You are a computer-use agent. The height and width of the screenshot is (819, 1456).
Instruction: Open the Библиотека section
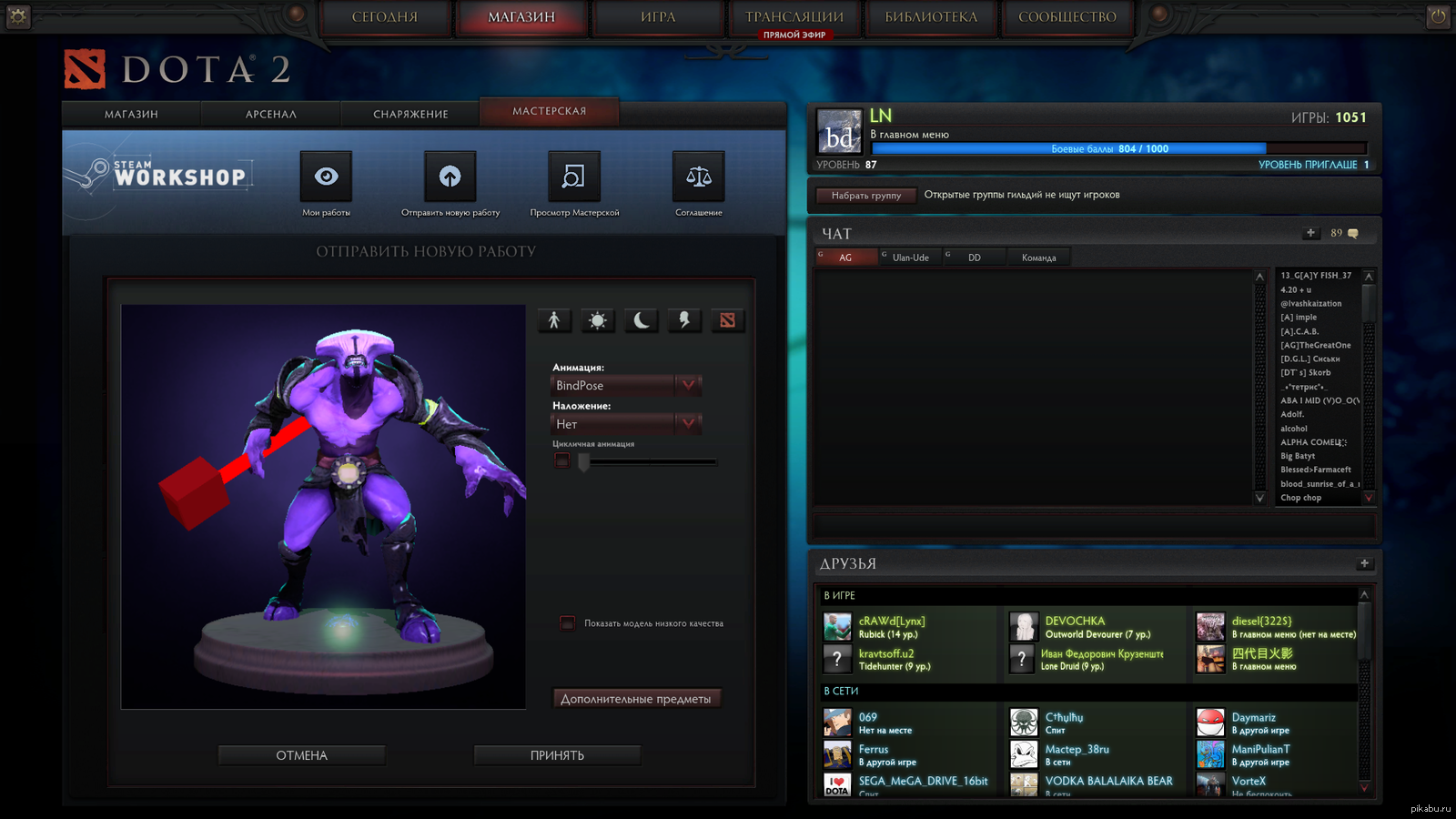tap(930, 17)
